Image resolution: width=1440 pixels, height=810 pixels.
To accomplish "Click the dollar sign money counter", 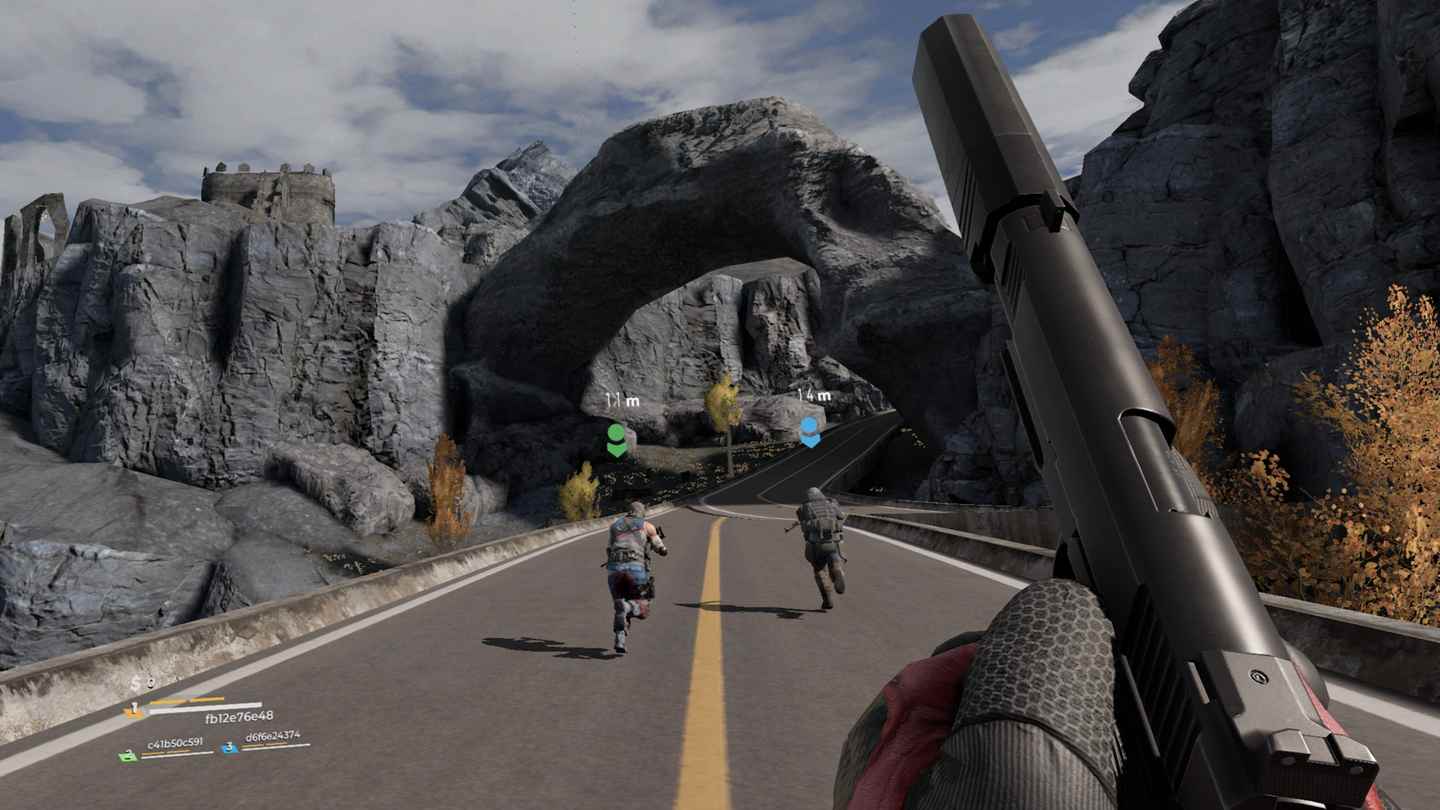I will point(135,680).
